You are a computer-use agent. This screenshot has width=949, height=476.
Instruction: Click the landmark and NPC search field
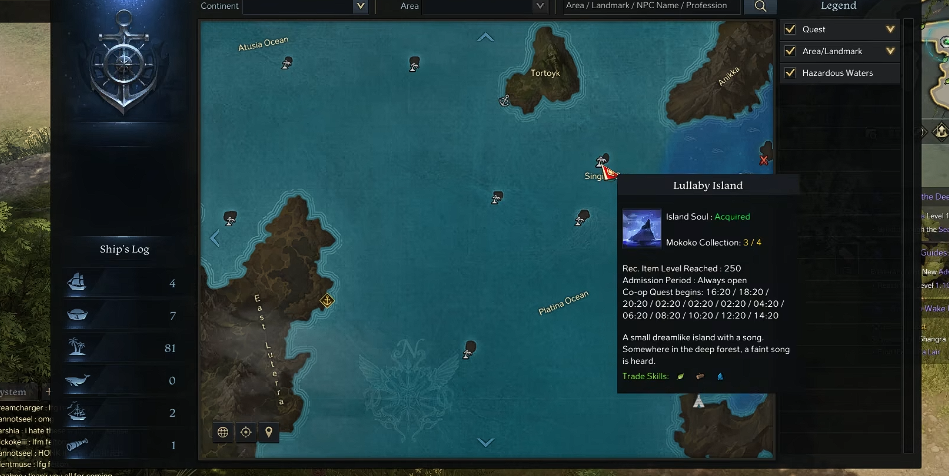[x=652, y=6]
